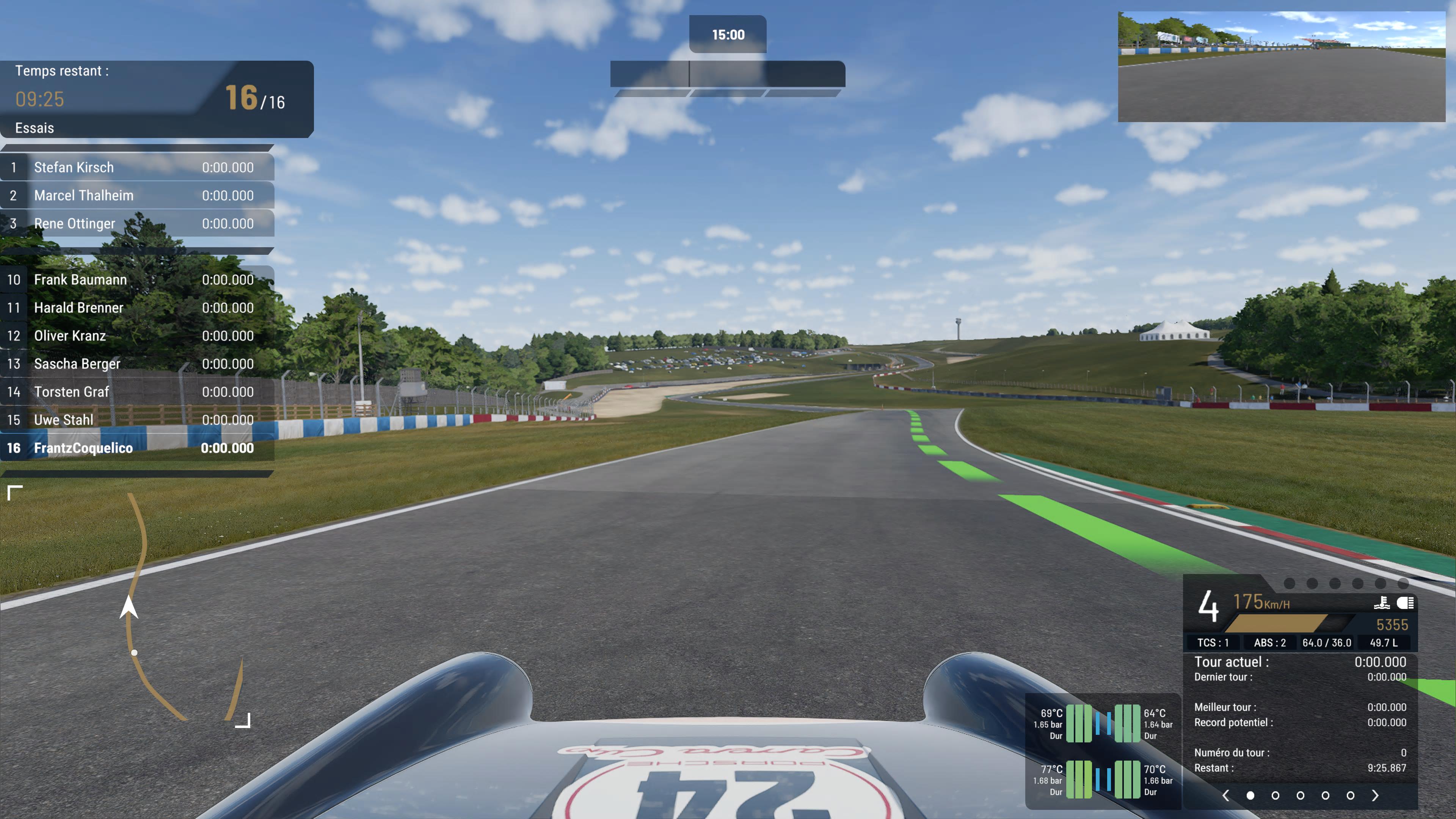This screenshot has height=819, width=1456.
Task: Click Uwe Stahl's standings entry
Action: (x=137, y=420)
